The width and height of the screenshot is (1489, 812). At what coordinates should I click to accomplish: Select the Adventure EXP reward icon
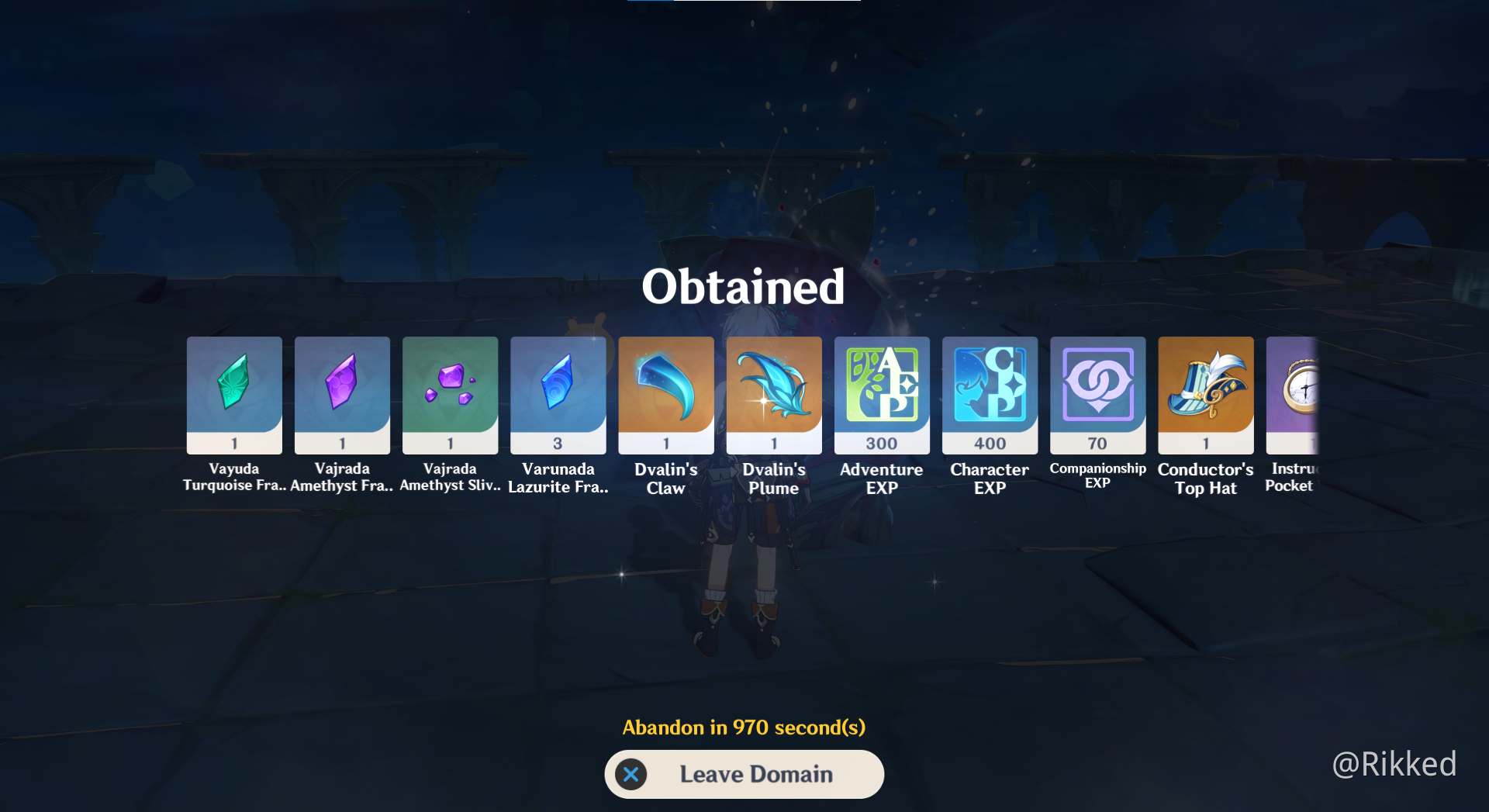point(881,395)
